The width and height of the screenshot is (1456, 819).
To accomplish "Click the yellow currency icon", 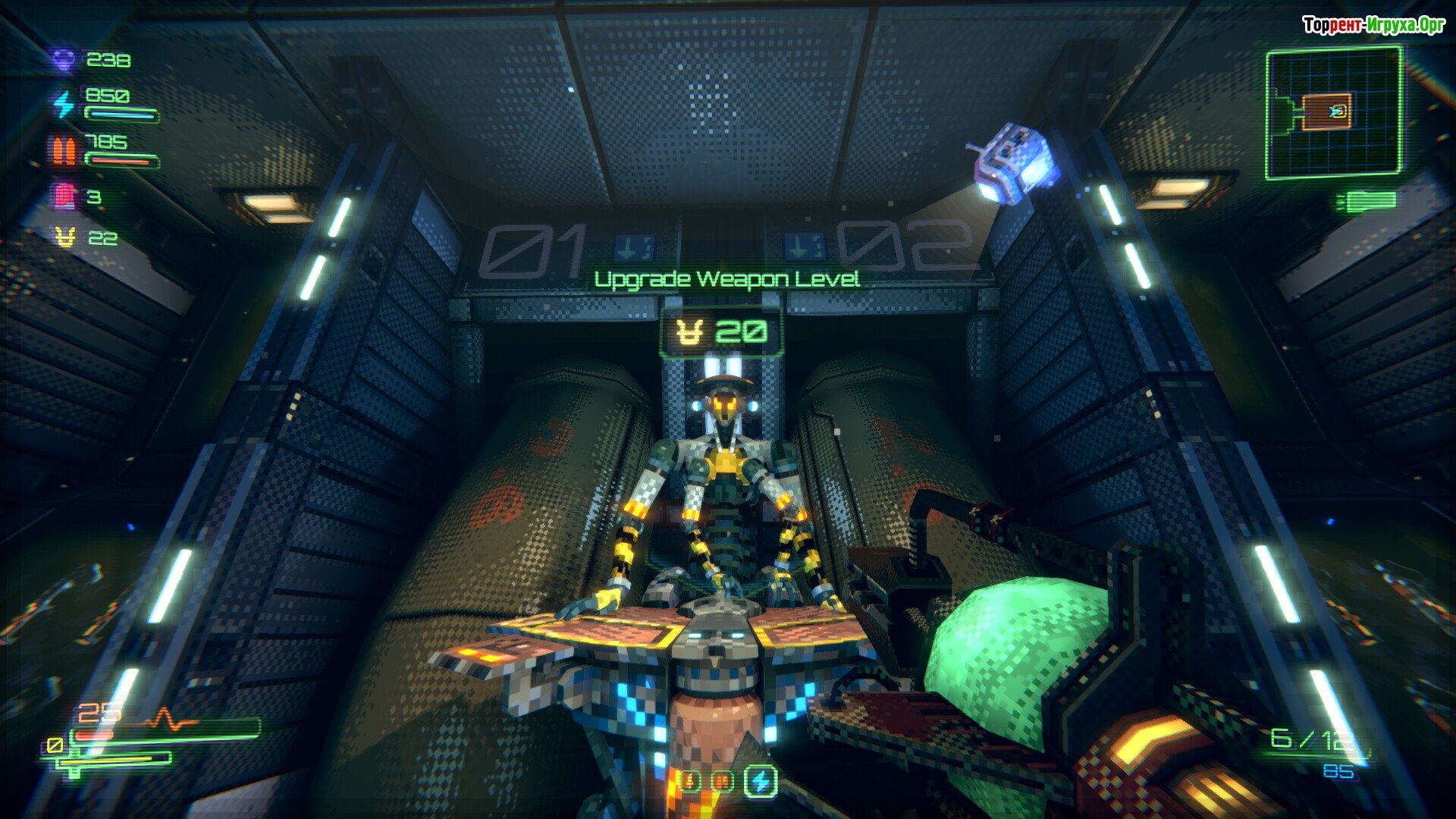I will click(x=66, y=237).
